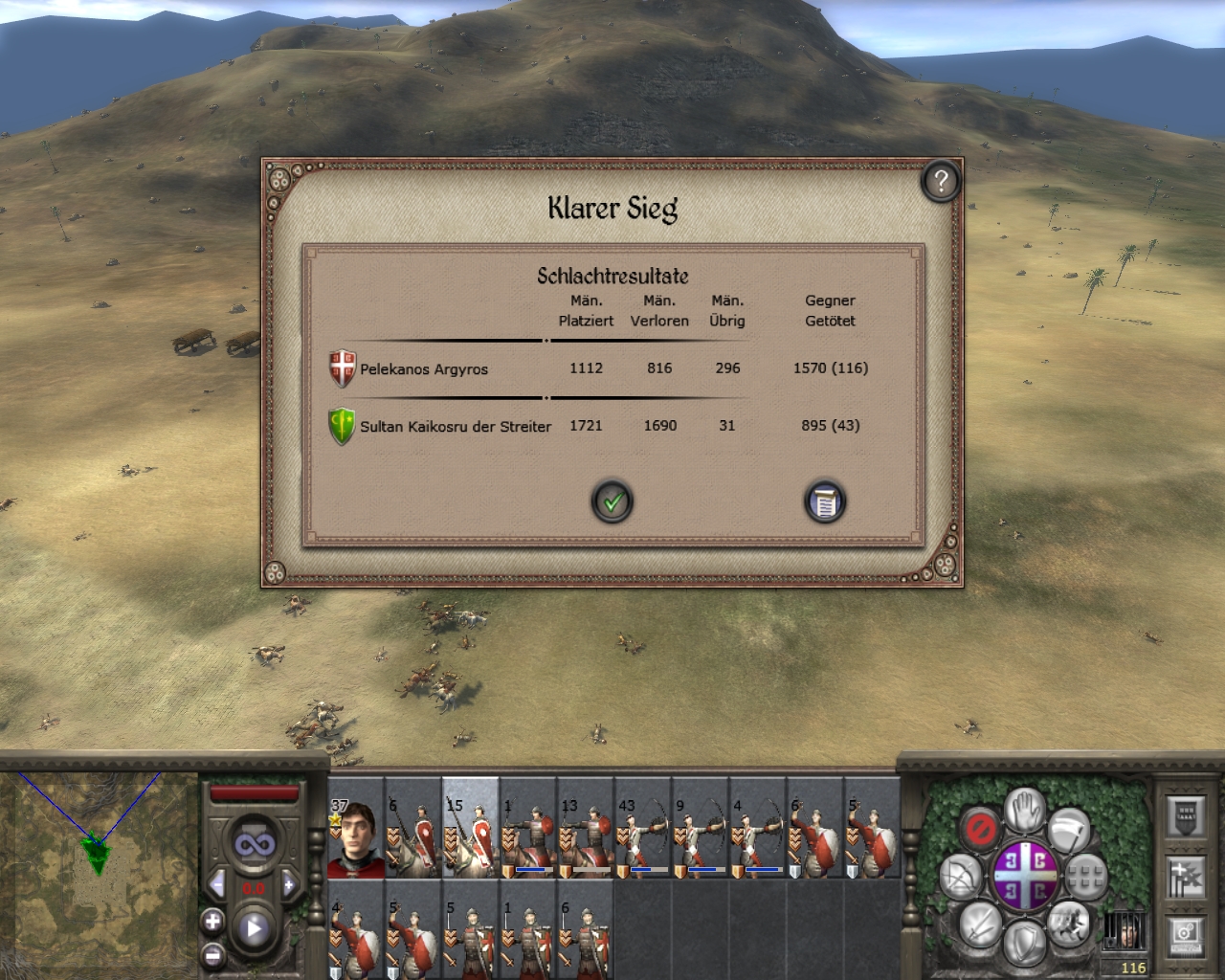
Task: Open help with the question mark button
Action: tap(941, 181)
